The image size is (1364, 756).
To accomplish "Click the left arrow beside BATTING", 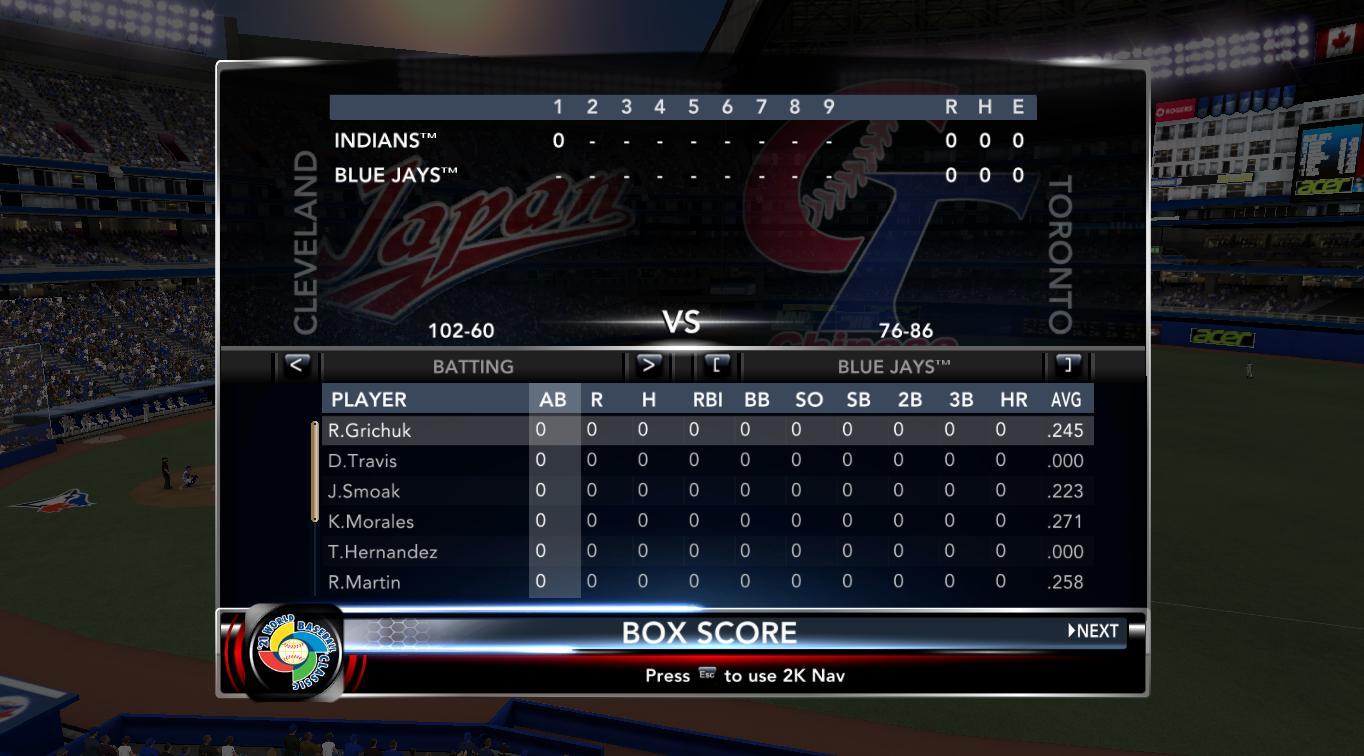I will tap(296, 365).
